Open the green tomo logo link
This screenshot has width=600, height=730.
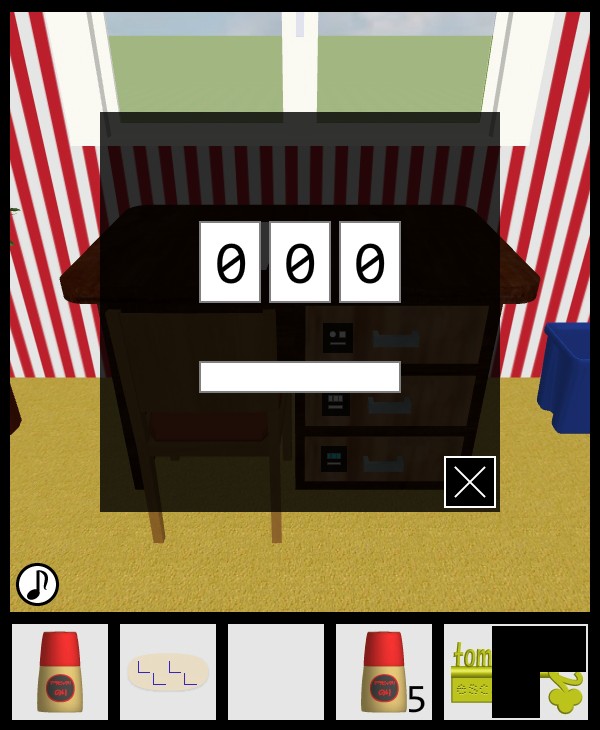coord(468,672)
